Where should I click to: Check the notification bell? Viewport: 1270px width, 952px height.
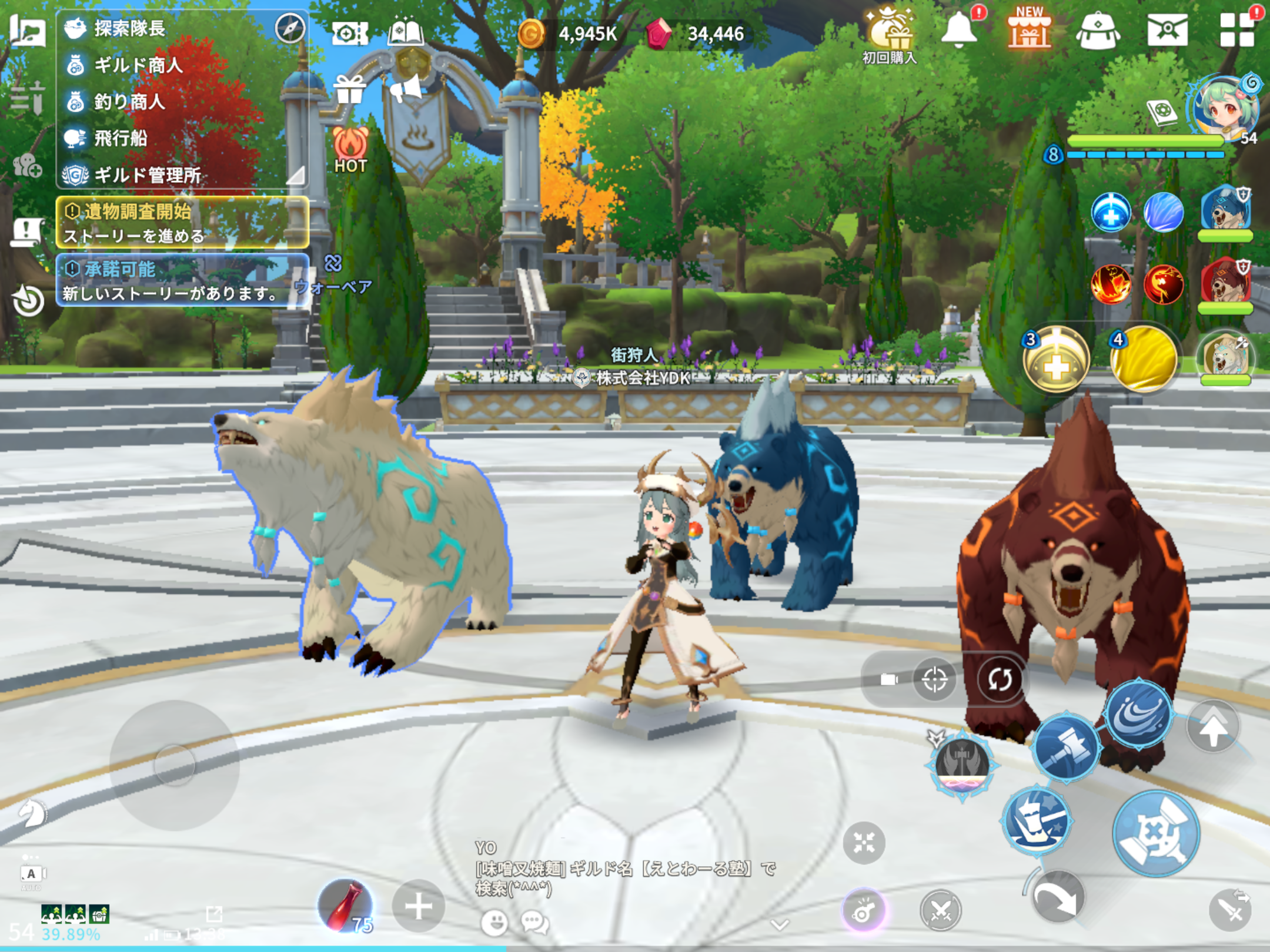tap(959, 29)
